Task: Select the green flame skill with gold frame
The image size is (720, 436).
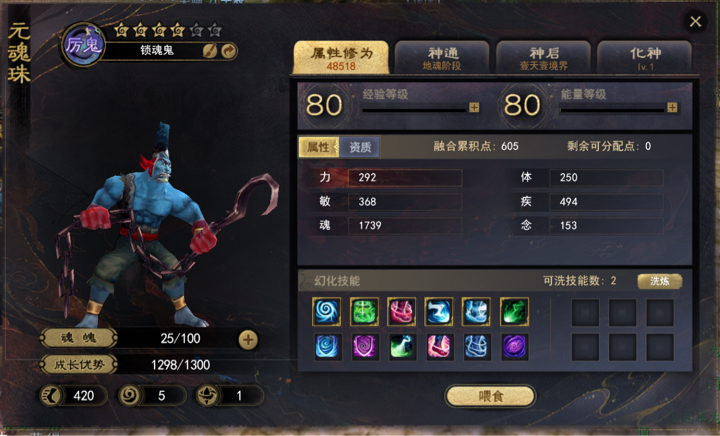Action: pos(514,311)
